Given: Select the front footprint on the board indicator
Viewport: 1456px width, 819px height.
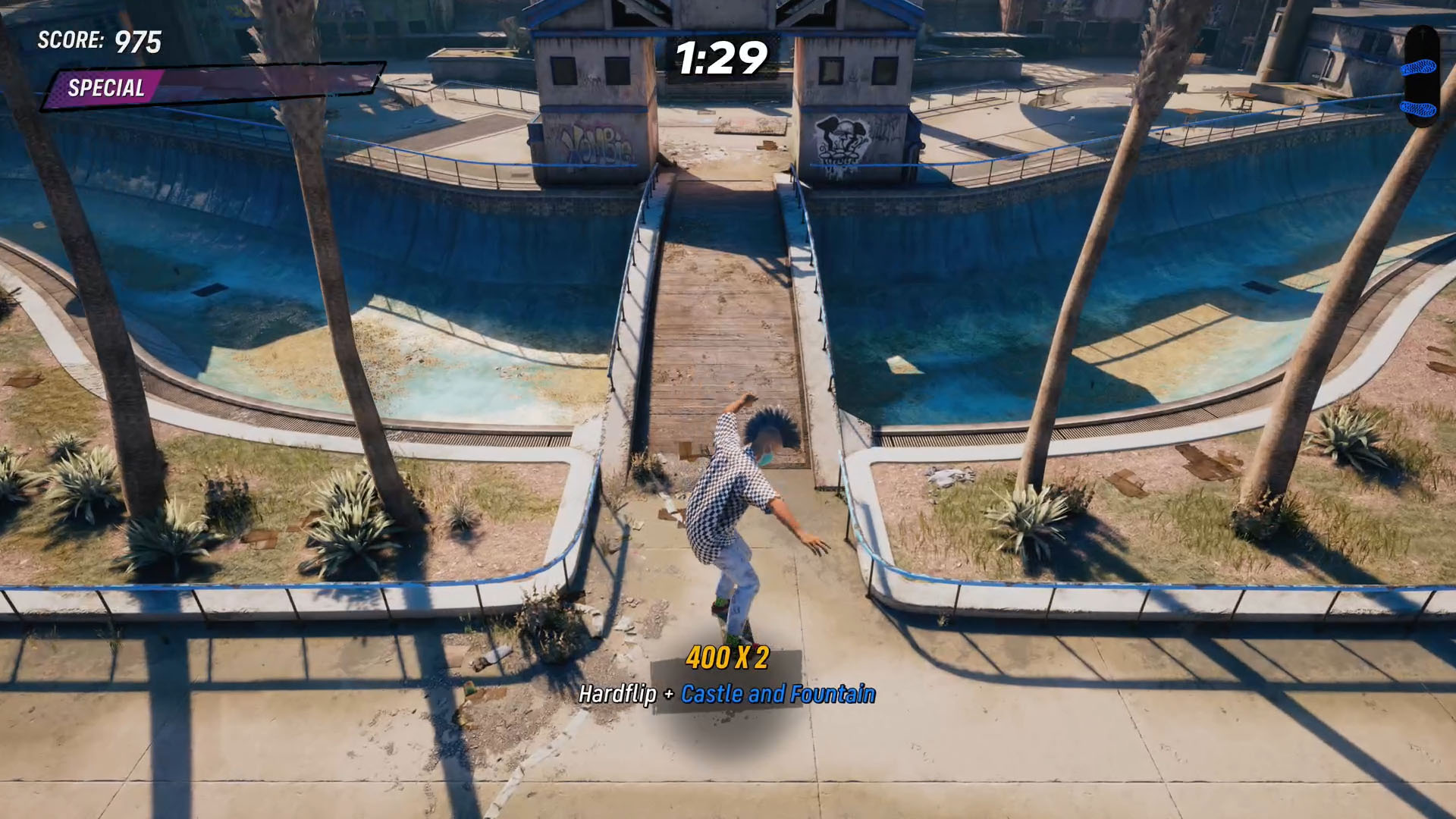Looking at the screenshot, I should tap(1419, 67).
